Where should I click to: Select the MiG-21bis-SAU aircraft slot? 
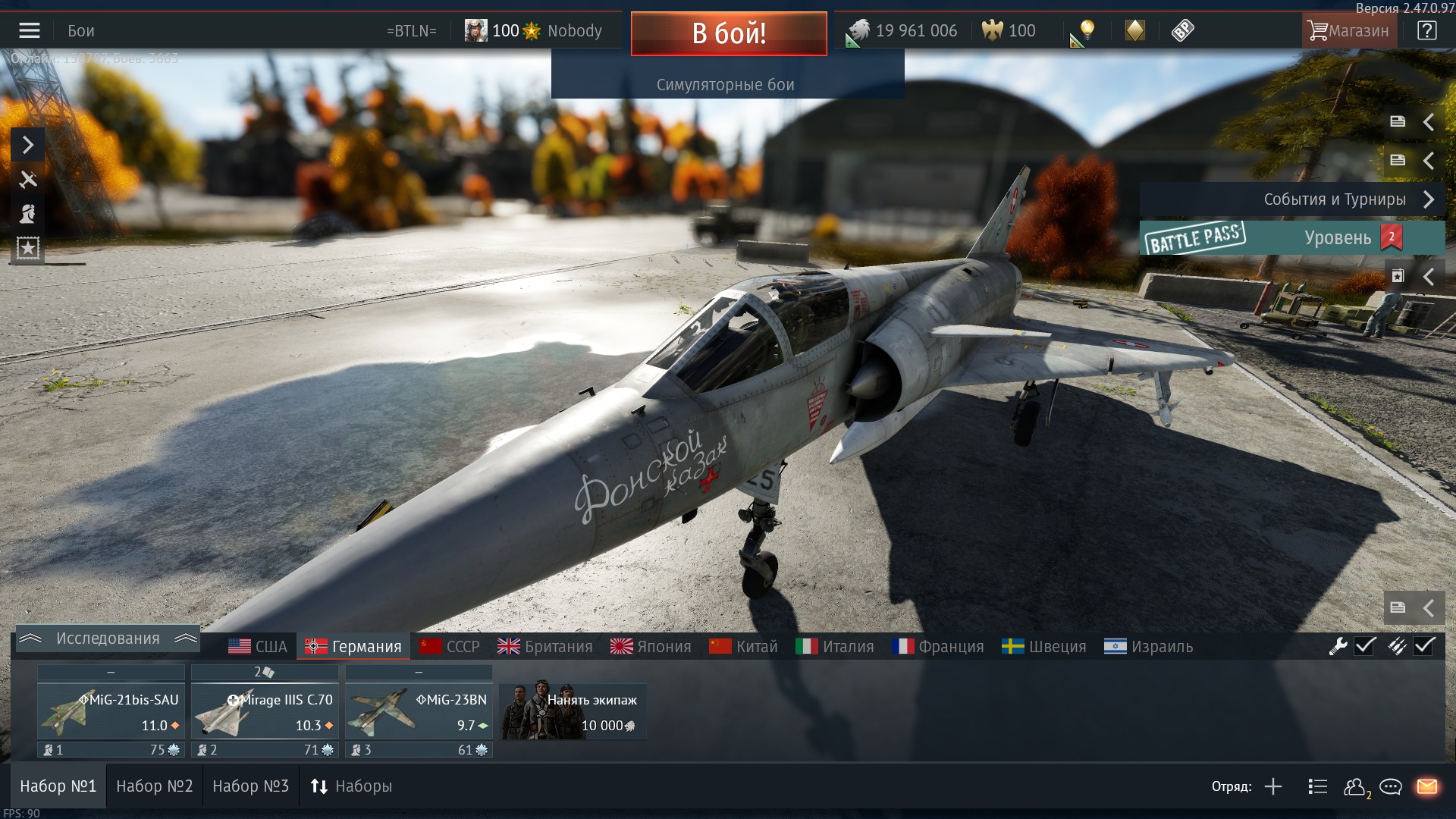tap(111, 711)
